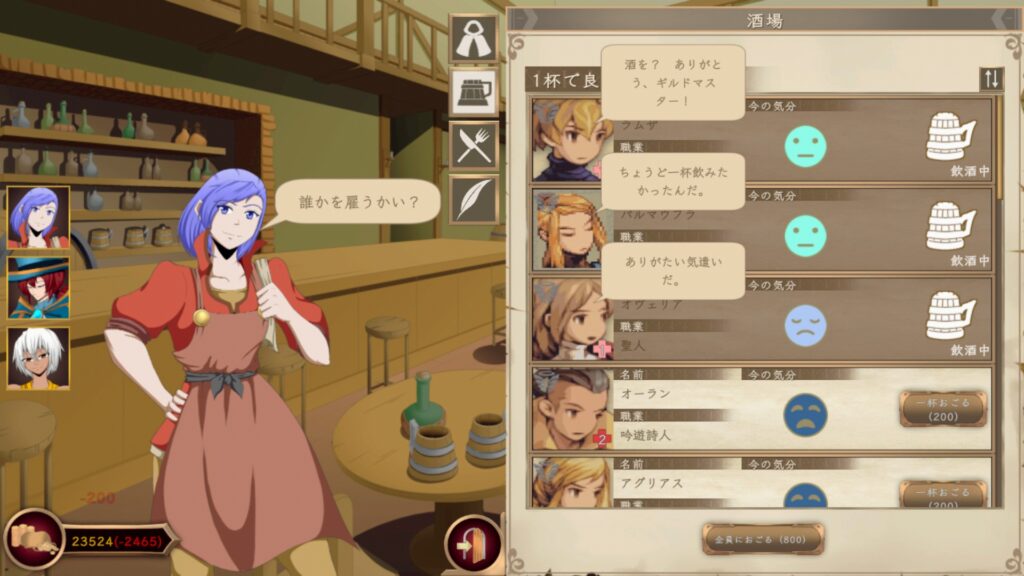The width and height of the screenshot is (1024, 576).
Task: Toggle the list sort order arrows
Action: click(x=991, y=79)
